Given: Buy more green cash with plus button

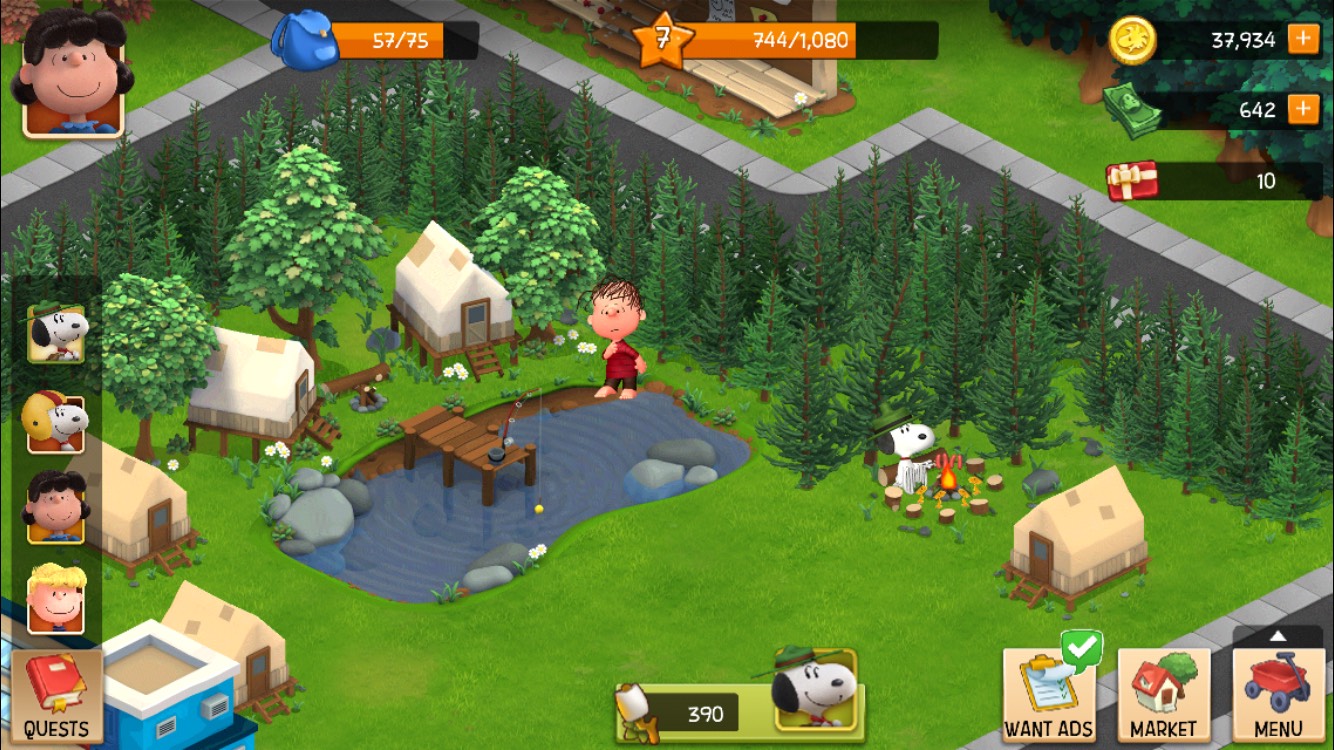Looking at the screenshot, I should tap(1302, 109).
